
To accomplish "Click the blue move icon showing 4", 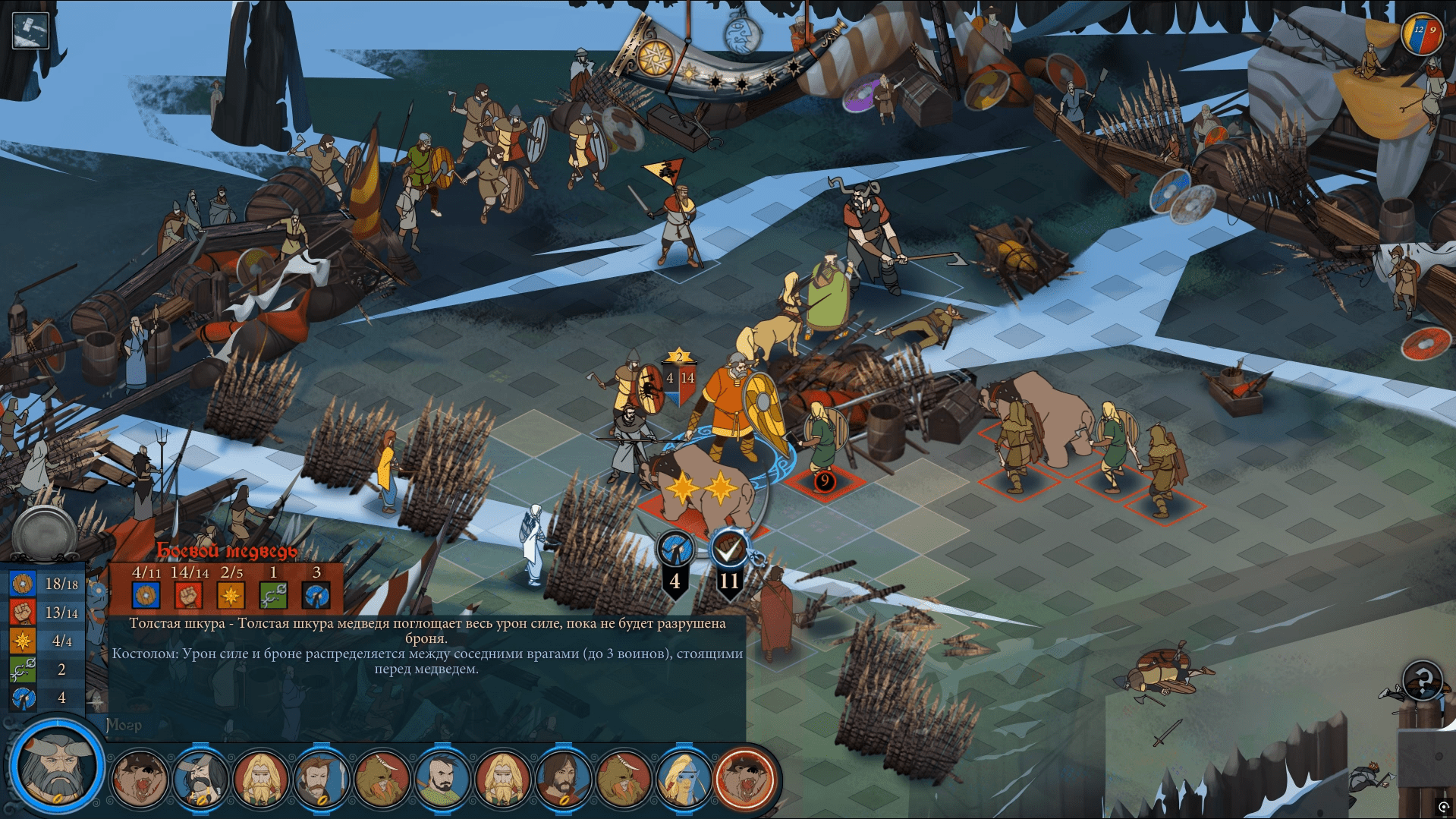I will tap(675, 548).
